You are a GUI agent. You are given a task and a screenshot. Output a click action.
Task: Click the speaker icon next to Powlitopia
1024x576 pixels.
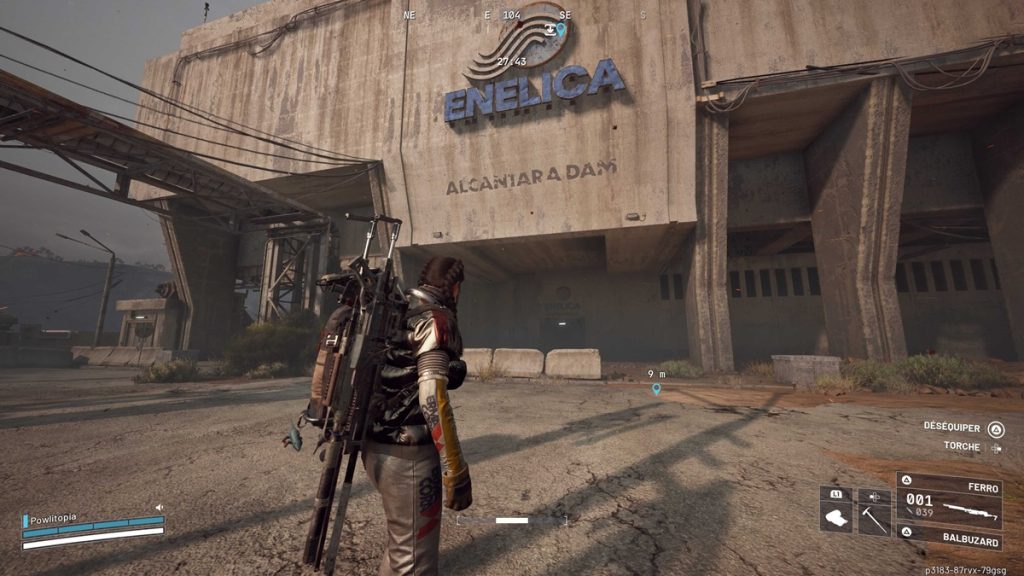pyautogui.click(x=159, y=508)
